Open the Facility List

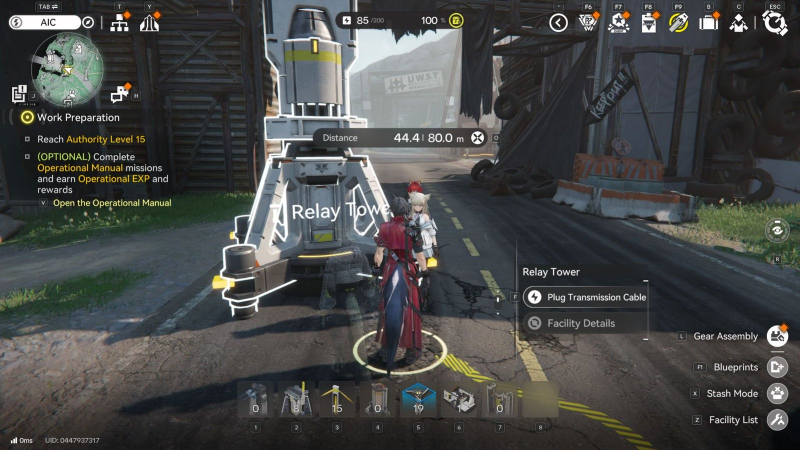tap(776, 420)
